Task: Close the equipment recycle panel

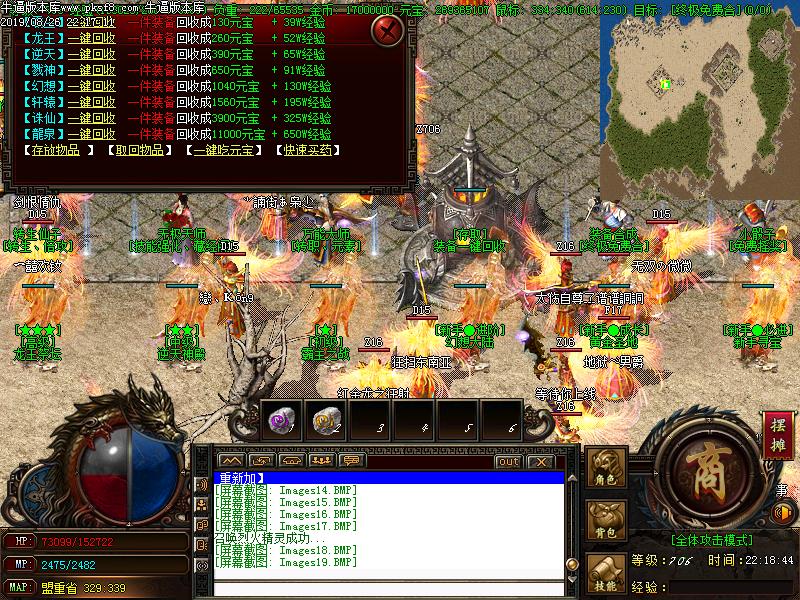Action: tap(387, 31)
